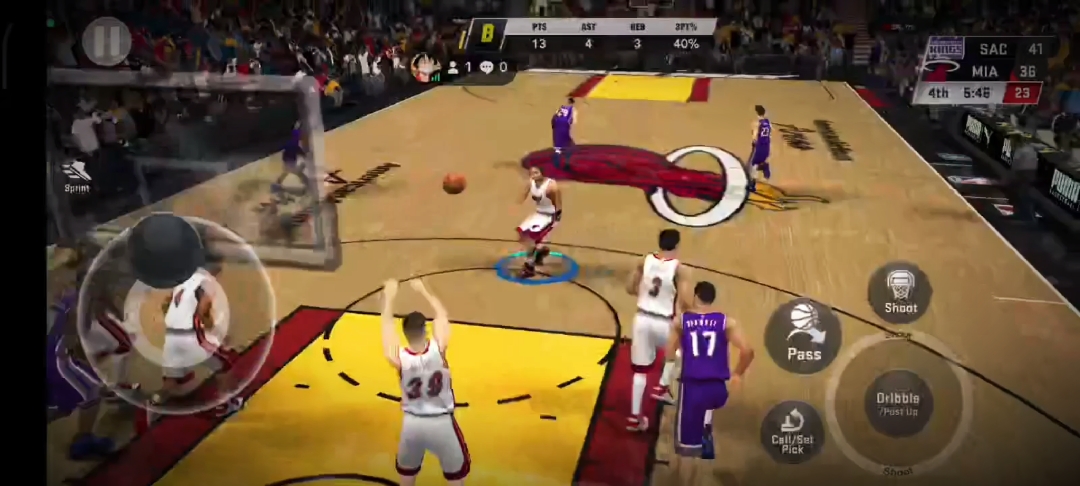This screenshot has width=1080, height=486.
Task: Open the chat speech bubble icon
Action: [x=486, y=67]
